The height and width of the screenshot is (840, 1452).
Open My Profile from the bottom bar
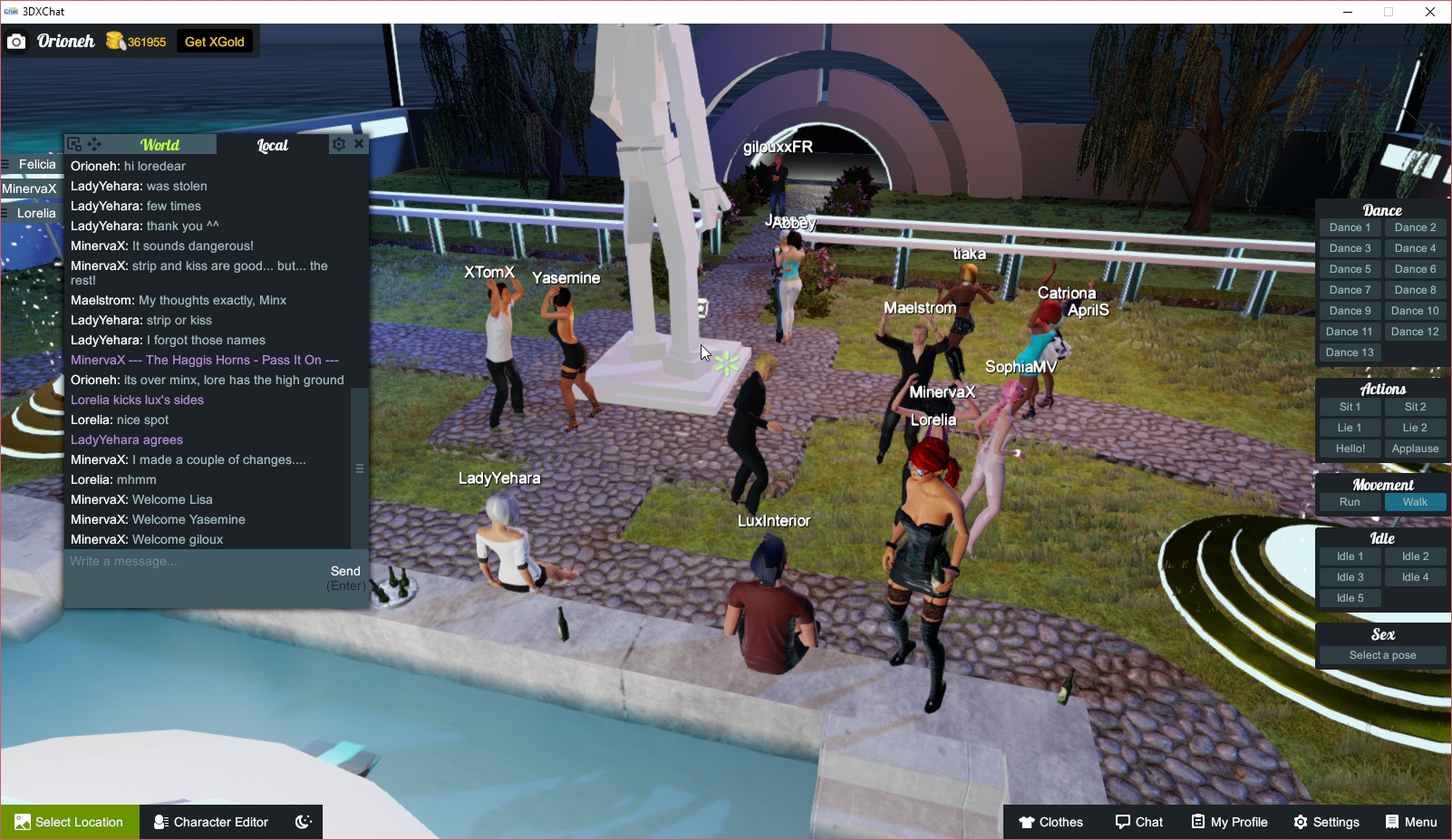(1230, 822)
